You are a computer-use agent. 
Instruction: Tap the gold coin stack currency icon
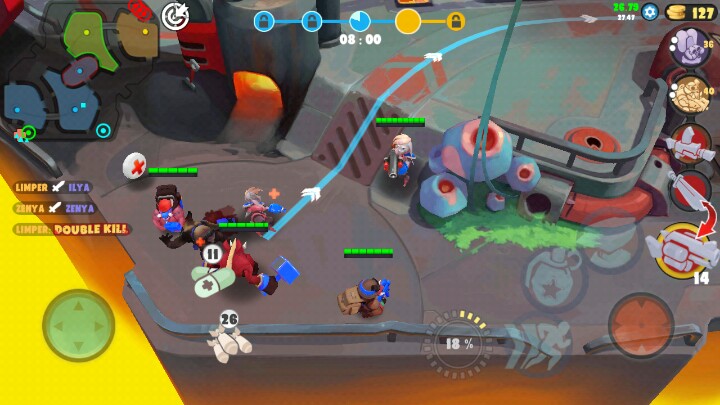pyautogui.click(x=677, y=12)
